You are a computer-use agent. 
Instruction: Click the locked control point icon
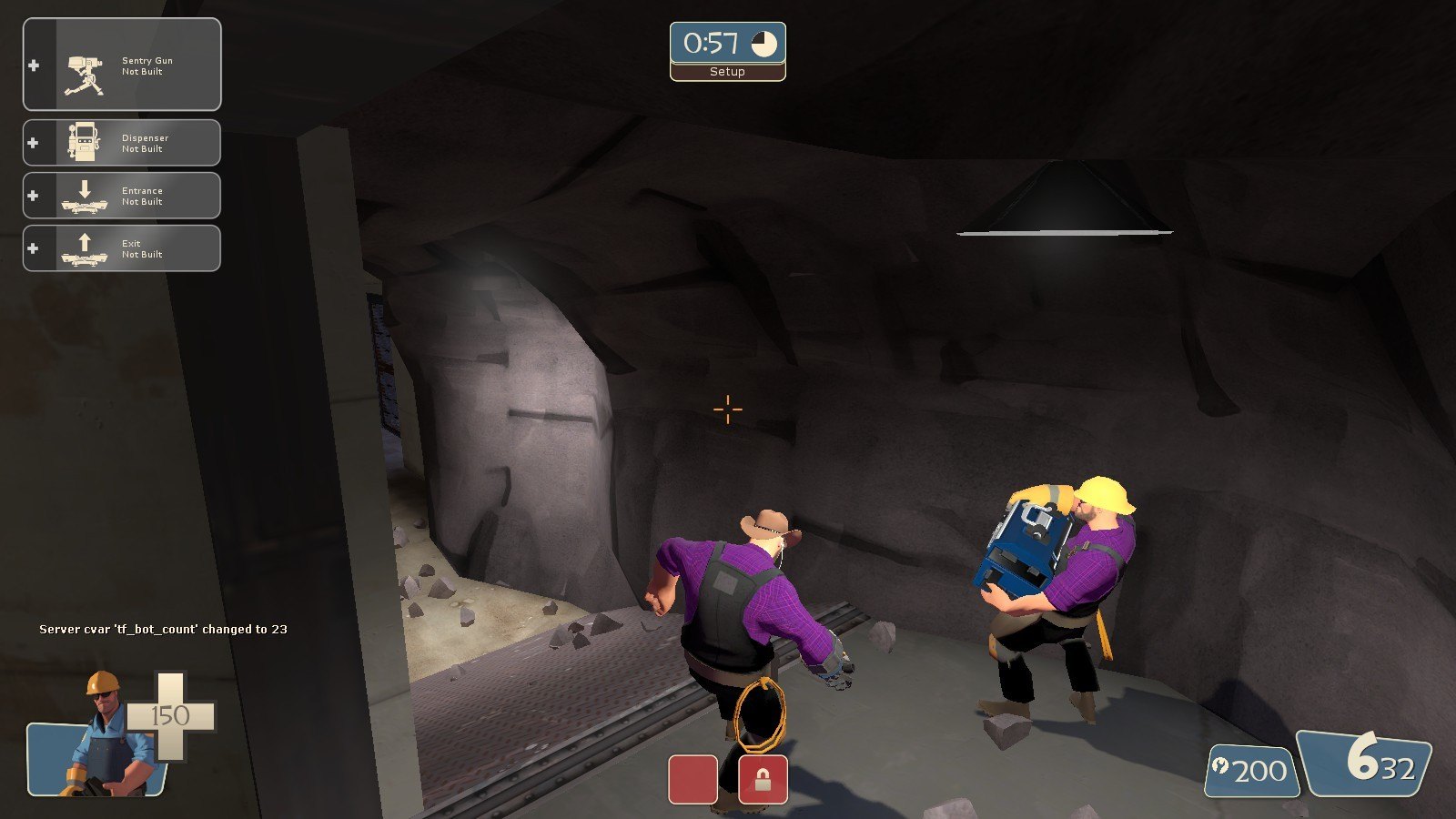coord(763,779)
